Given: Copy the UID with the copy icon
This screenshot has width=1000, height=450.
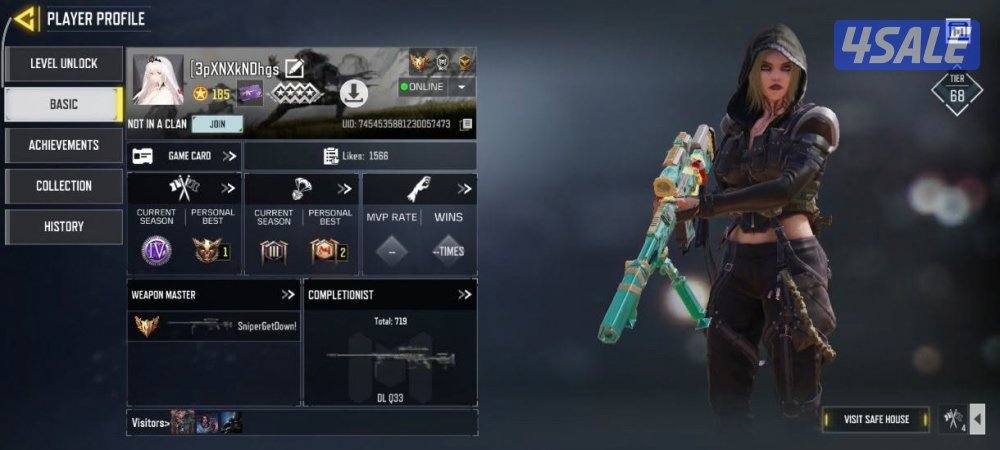Looking at the screenshot, I should (x=466, y=125).
